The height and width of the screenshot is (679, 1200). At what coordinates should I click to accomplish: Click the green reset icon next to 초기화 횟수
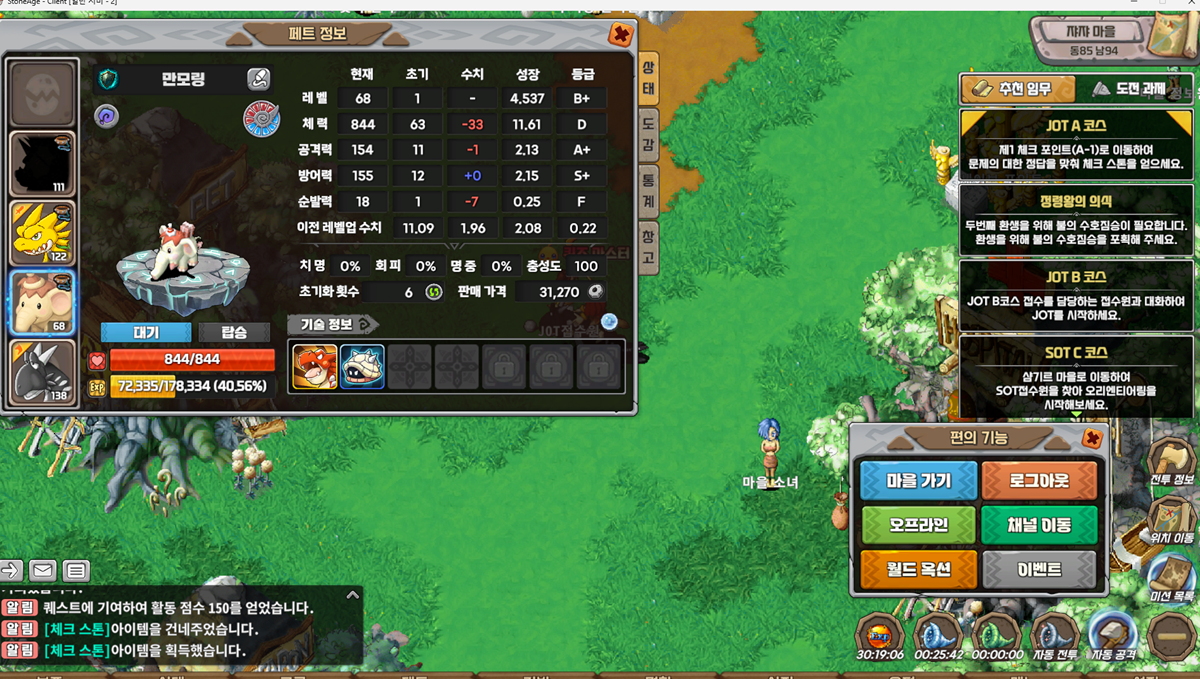pyautogui.click(x=434, y=292)
